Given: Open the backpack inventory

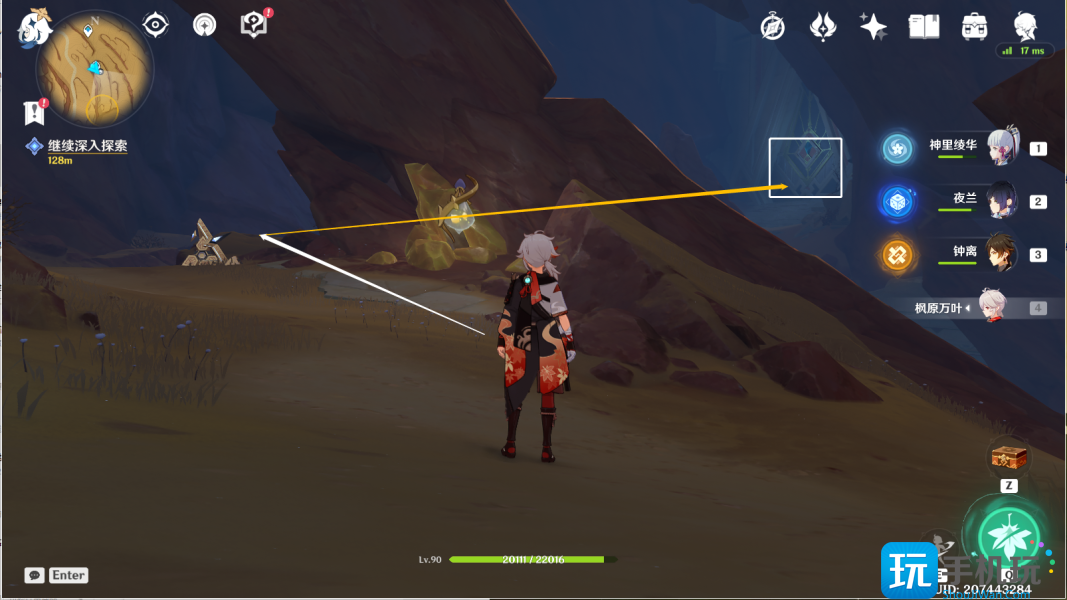Looking at the screenshot, I should pos(974,27).
